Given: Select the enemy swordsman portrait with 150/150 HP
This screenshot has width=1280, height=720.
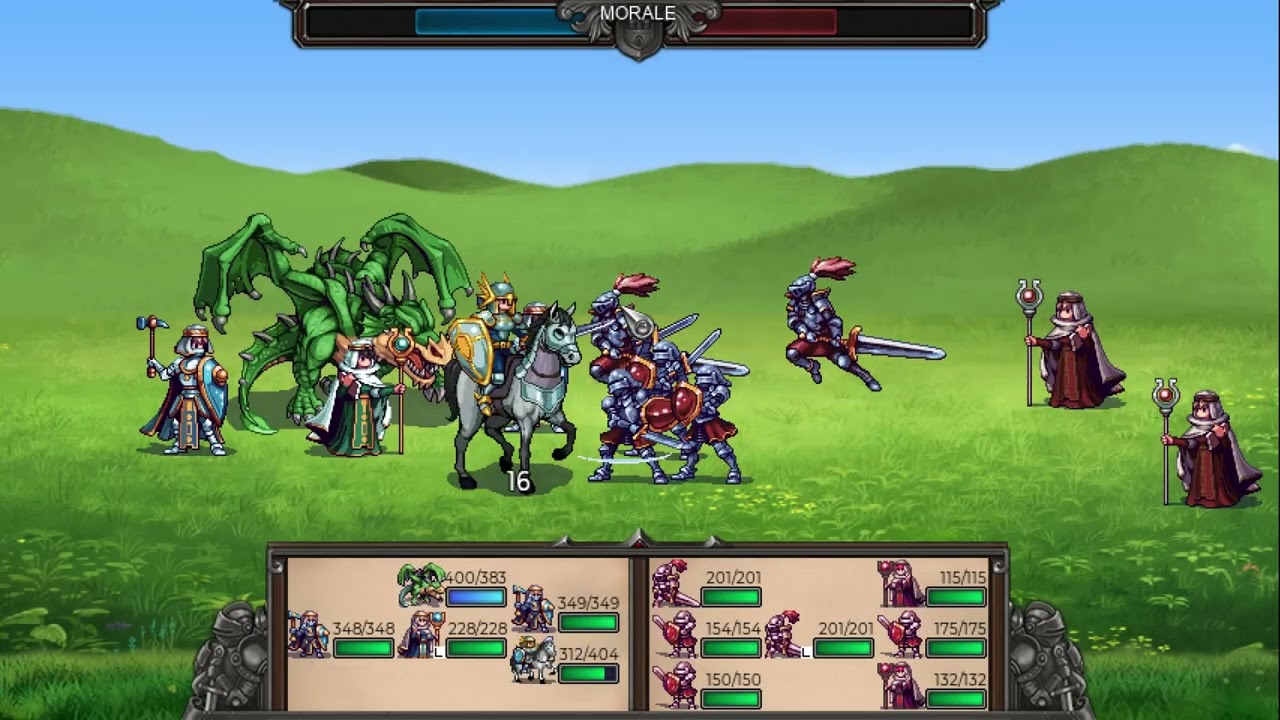Looking at the screenshot, I should [x=675, y=685].
